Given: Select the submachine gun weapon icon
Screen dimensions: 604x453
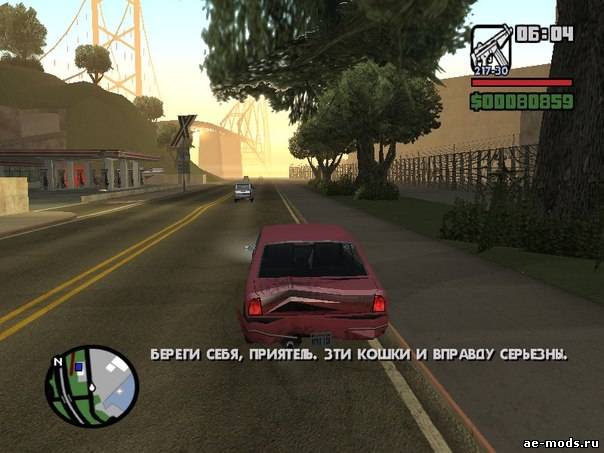Looking at the screenshot, I should (490, 47).
